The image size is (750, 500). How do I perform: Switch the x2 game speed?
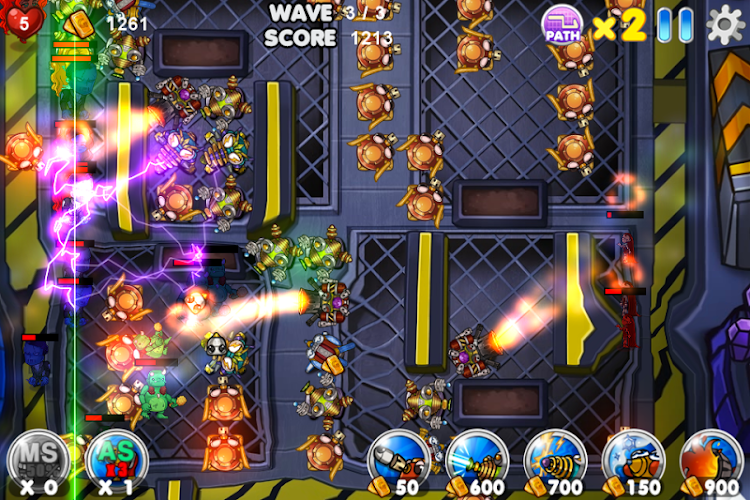coord(619,26)
